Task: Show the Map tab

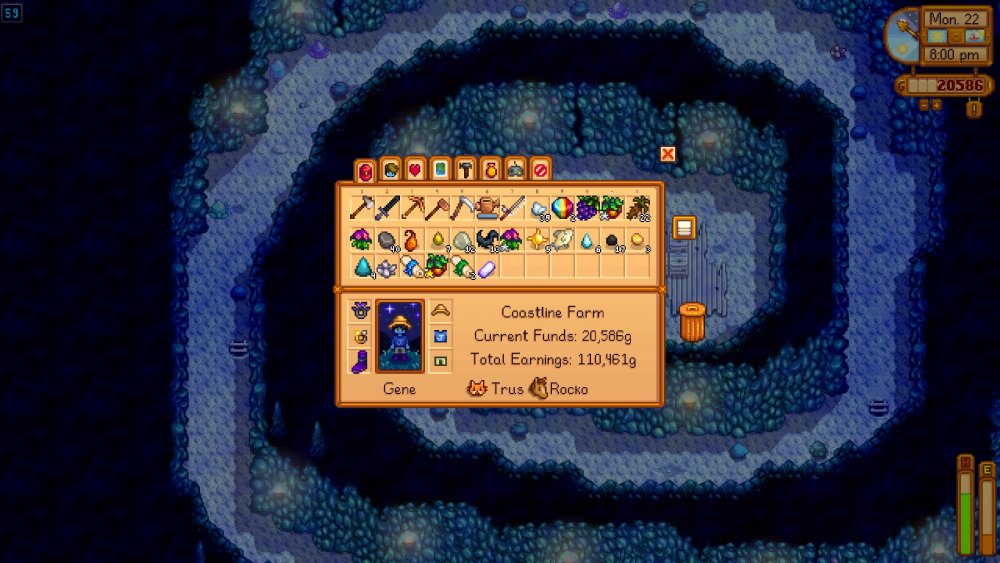Action: [440, 170]
